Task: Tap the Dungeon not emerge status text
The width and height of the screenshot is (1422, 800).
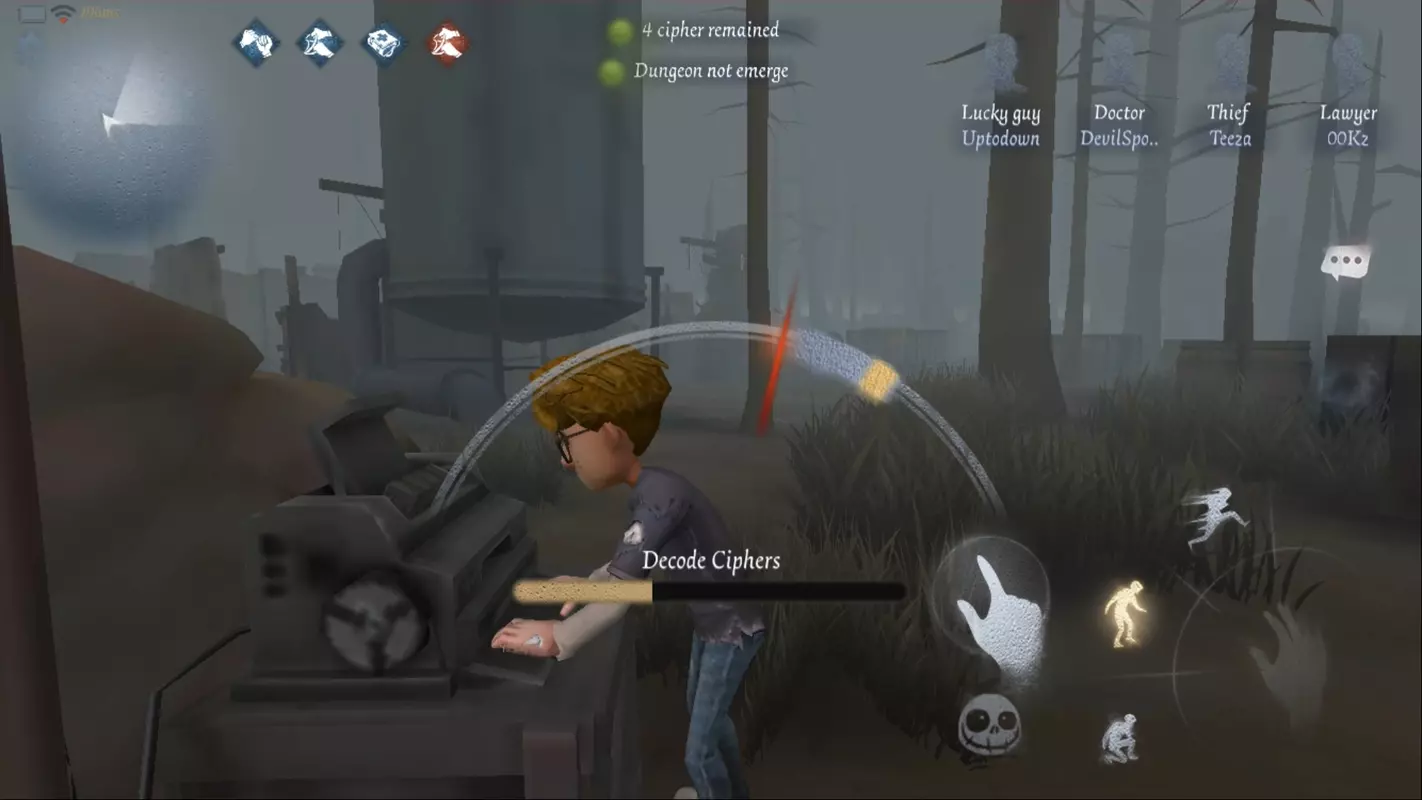Action: tap(709, 70)
